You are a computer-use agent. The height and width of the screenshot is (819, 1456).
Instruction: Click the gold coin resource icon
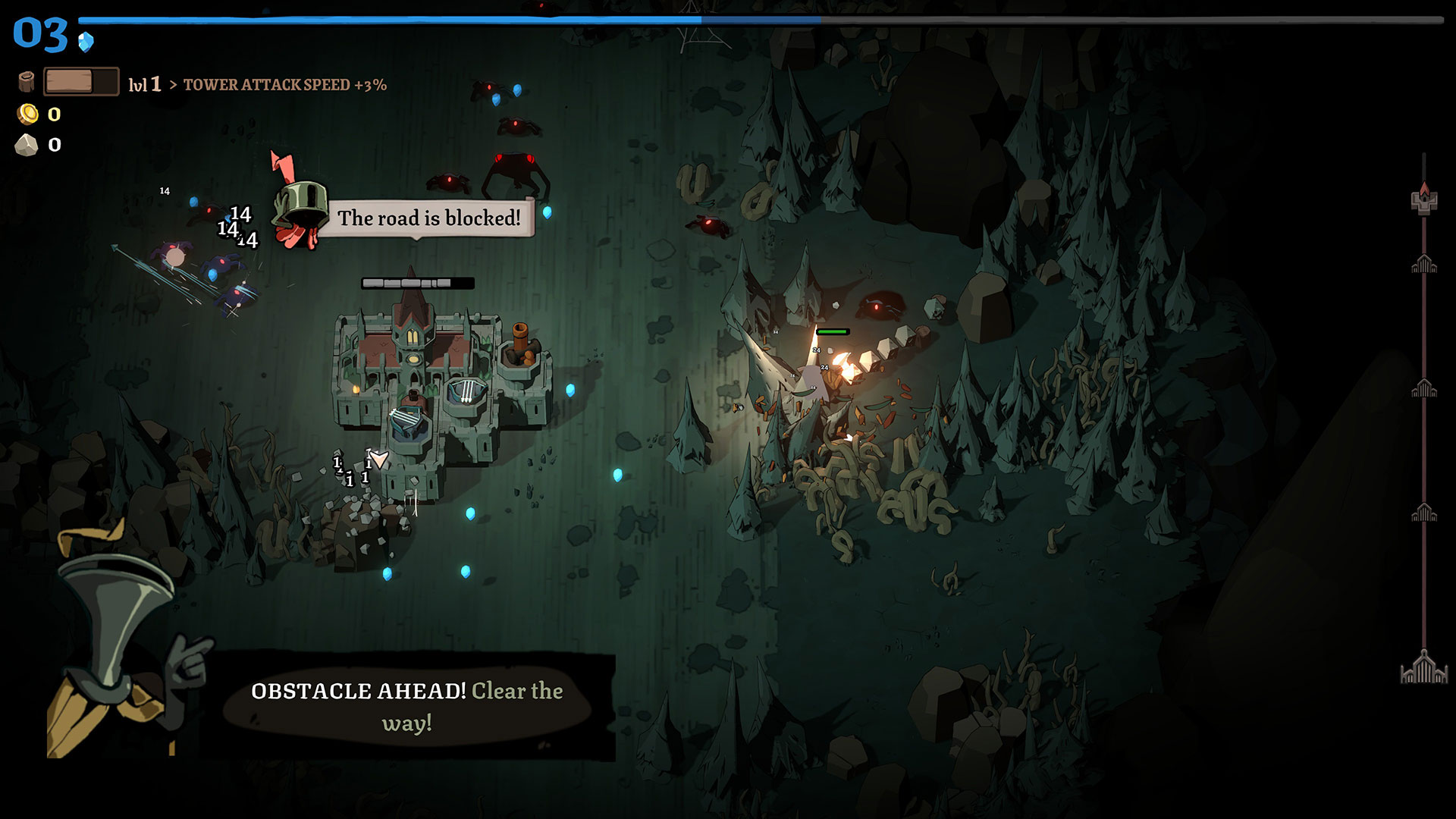(x=27, y=115)
